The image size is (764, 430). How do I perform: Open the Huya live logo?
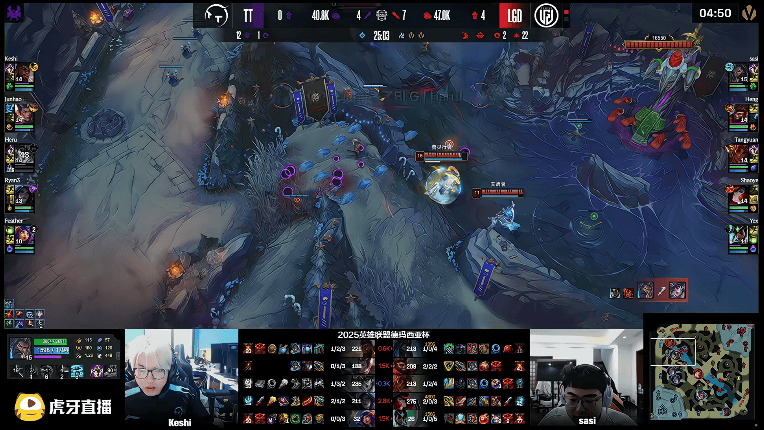(63, 405)
